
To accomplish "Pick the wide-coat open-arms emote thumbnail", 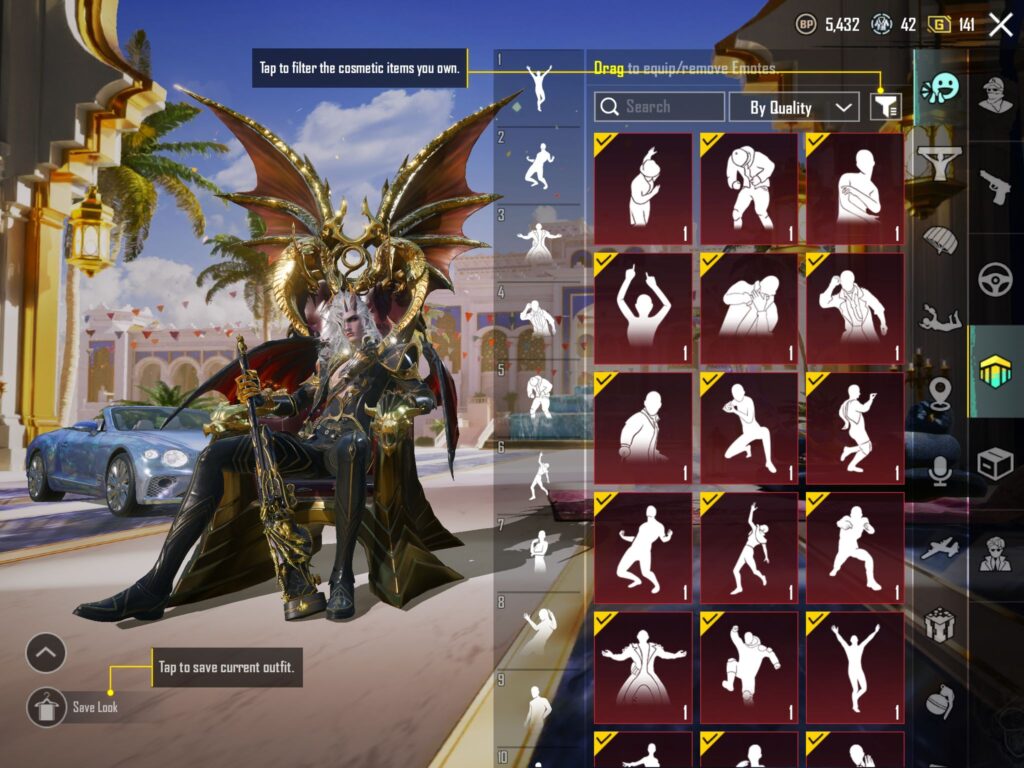I will (643, 667).
